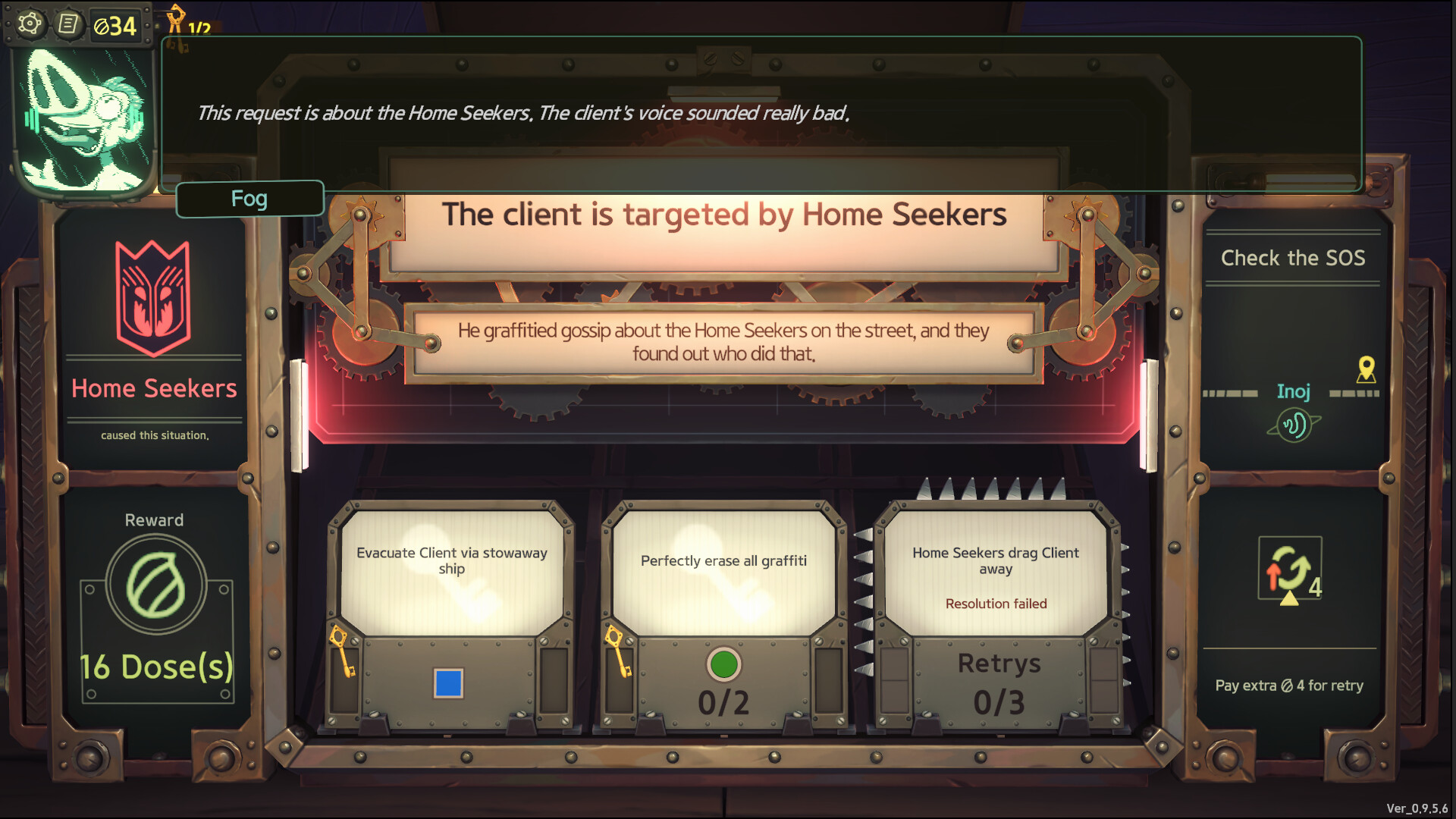Open the Check the SOS panel
The height and width of the screenshot is (819, 1456).
(x=1294, y=258)
